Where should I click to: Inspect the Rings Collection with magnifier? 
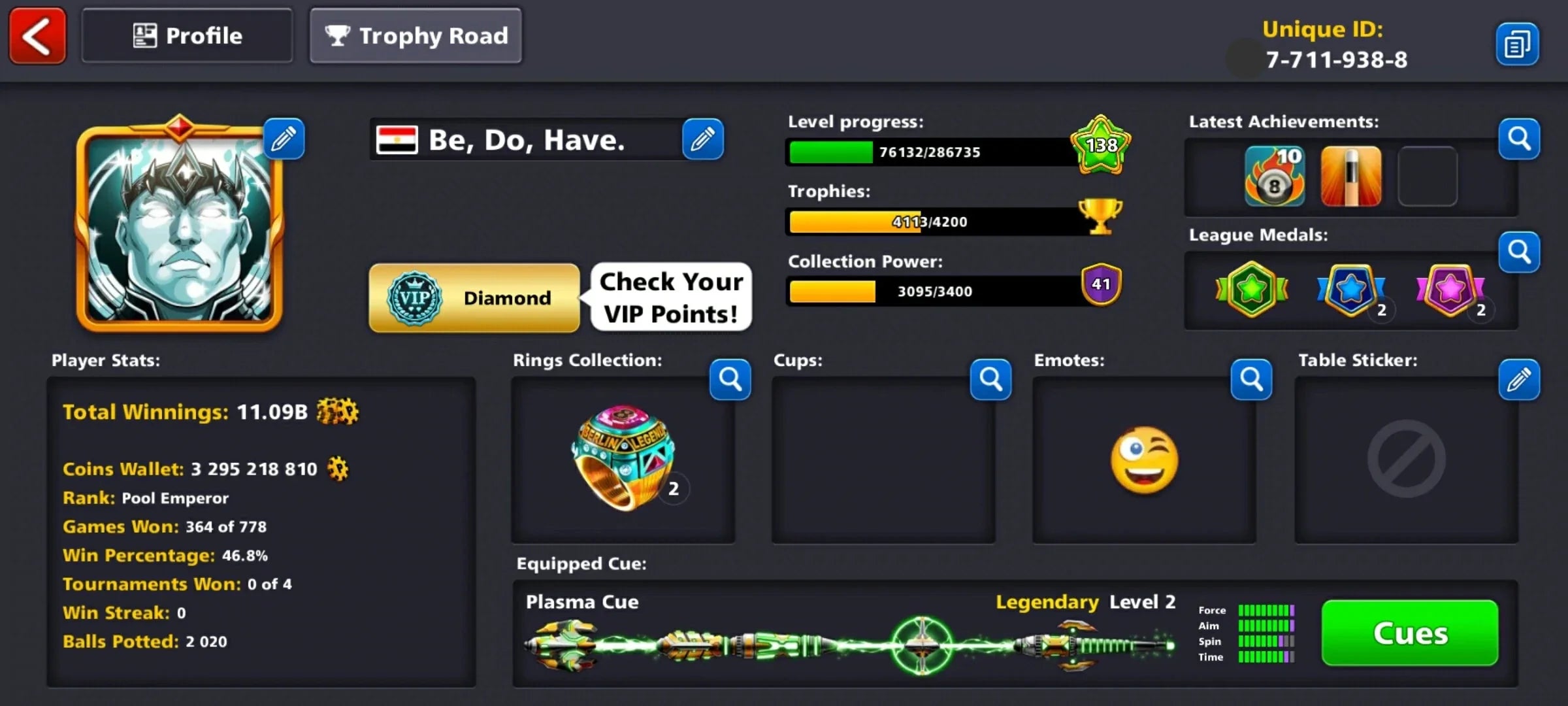730,380
